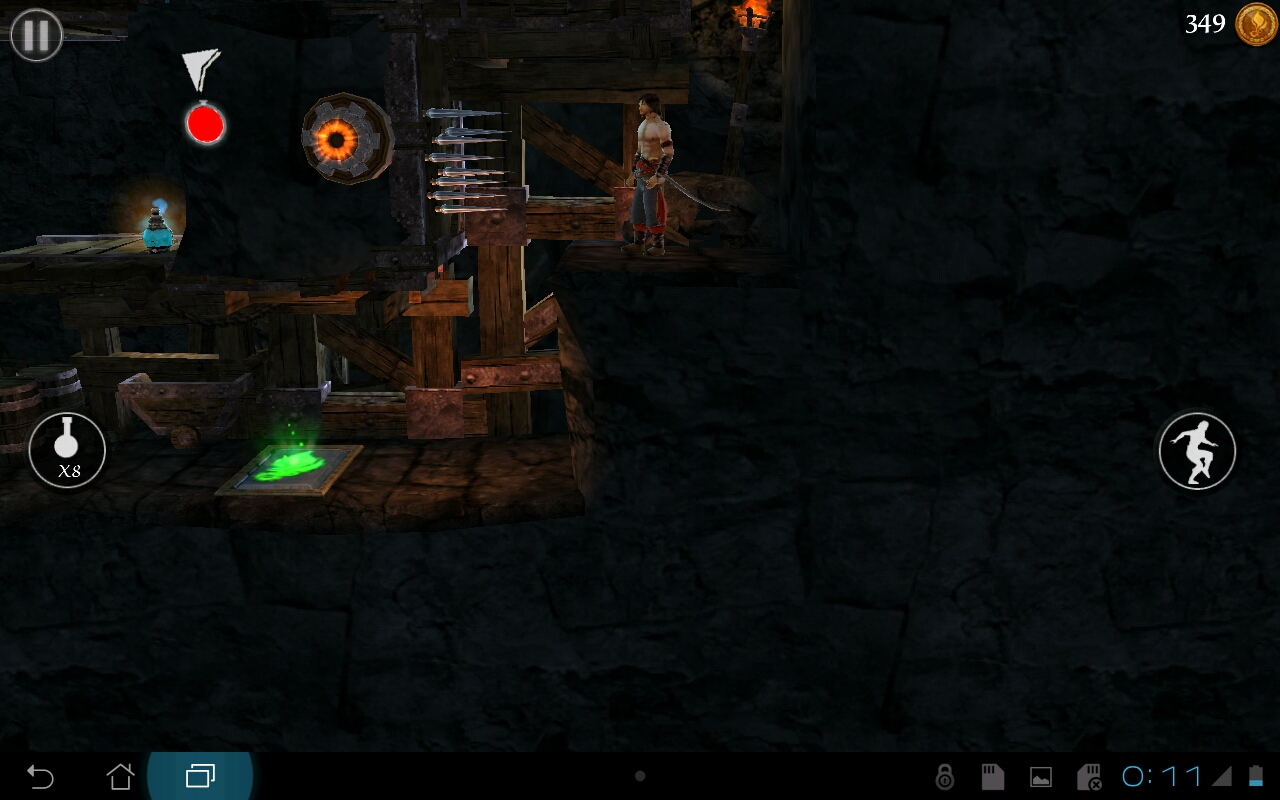The width and height of the screenshot is (1280, 800).
Task: Open the Android home screen
Action: coord(120,776)
